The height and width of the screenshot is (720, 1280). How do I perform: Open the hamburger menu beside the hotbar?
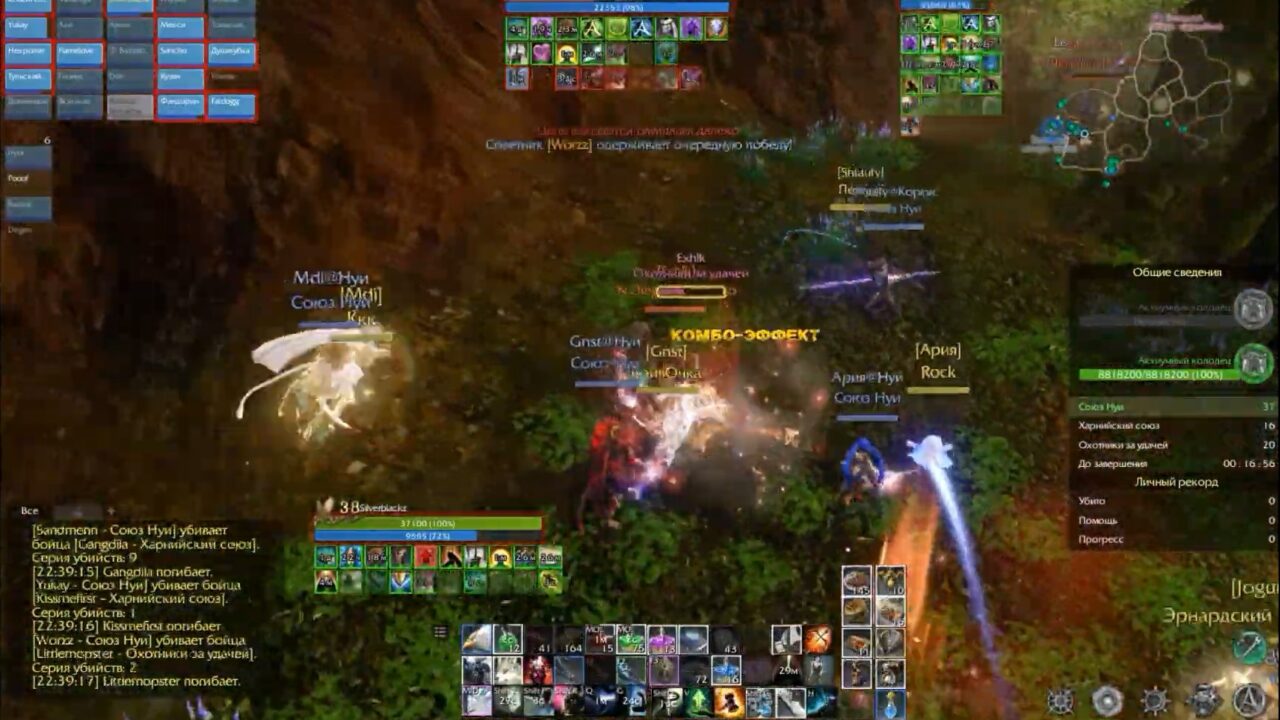pyautogui.click(x=440, y=631)
